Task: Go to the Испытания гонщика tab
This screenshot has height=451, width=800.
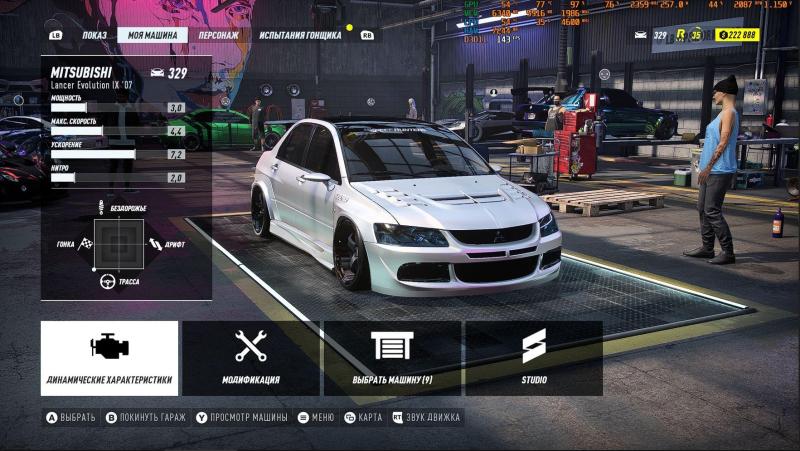Action: point(299,35)
